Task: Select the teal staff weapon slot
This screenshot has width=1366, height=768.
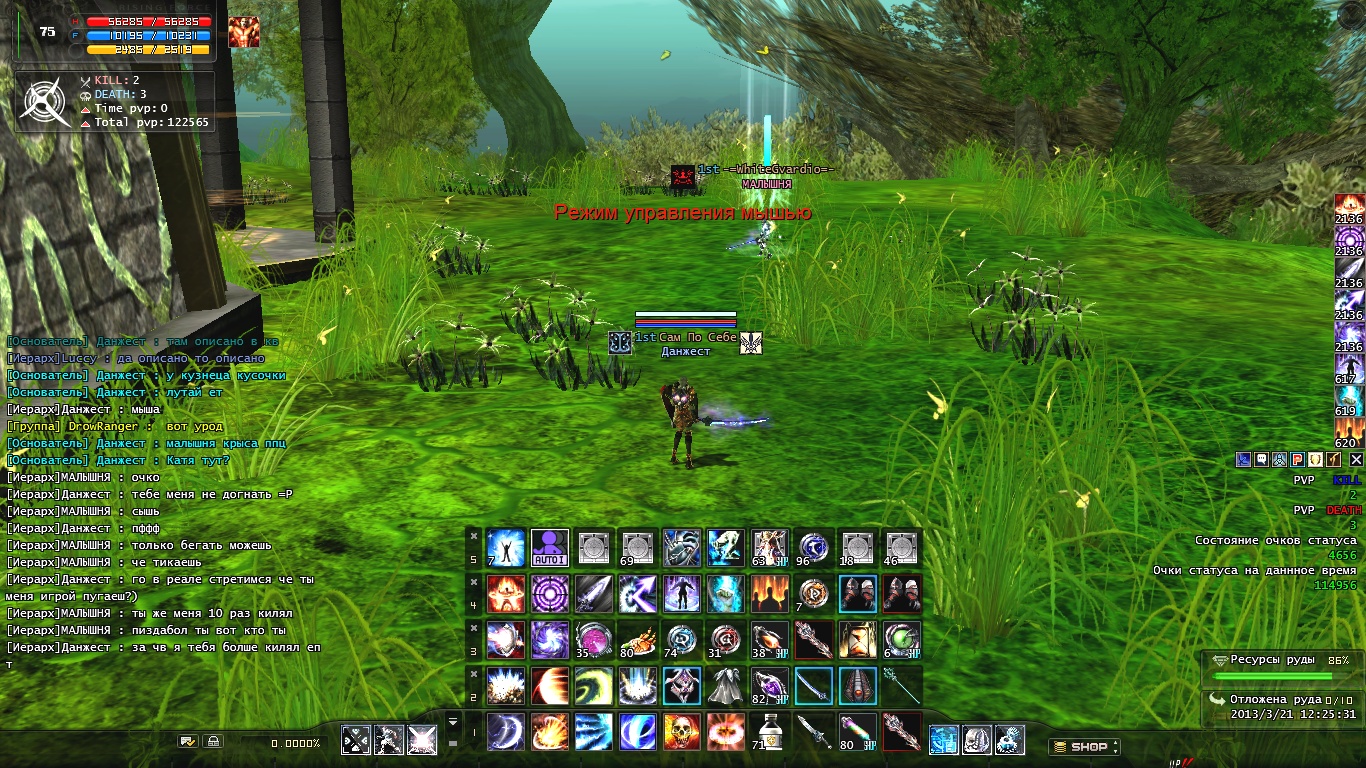Action: click(902, 686)
